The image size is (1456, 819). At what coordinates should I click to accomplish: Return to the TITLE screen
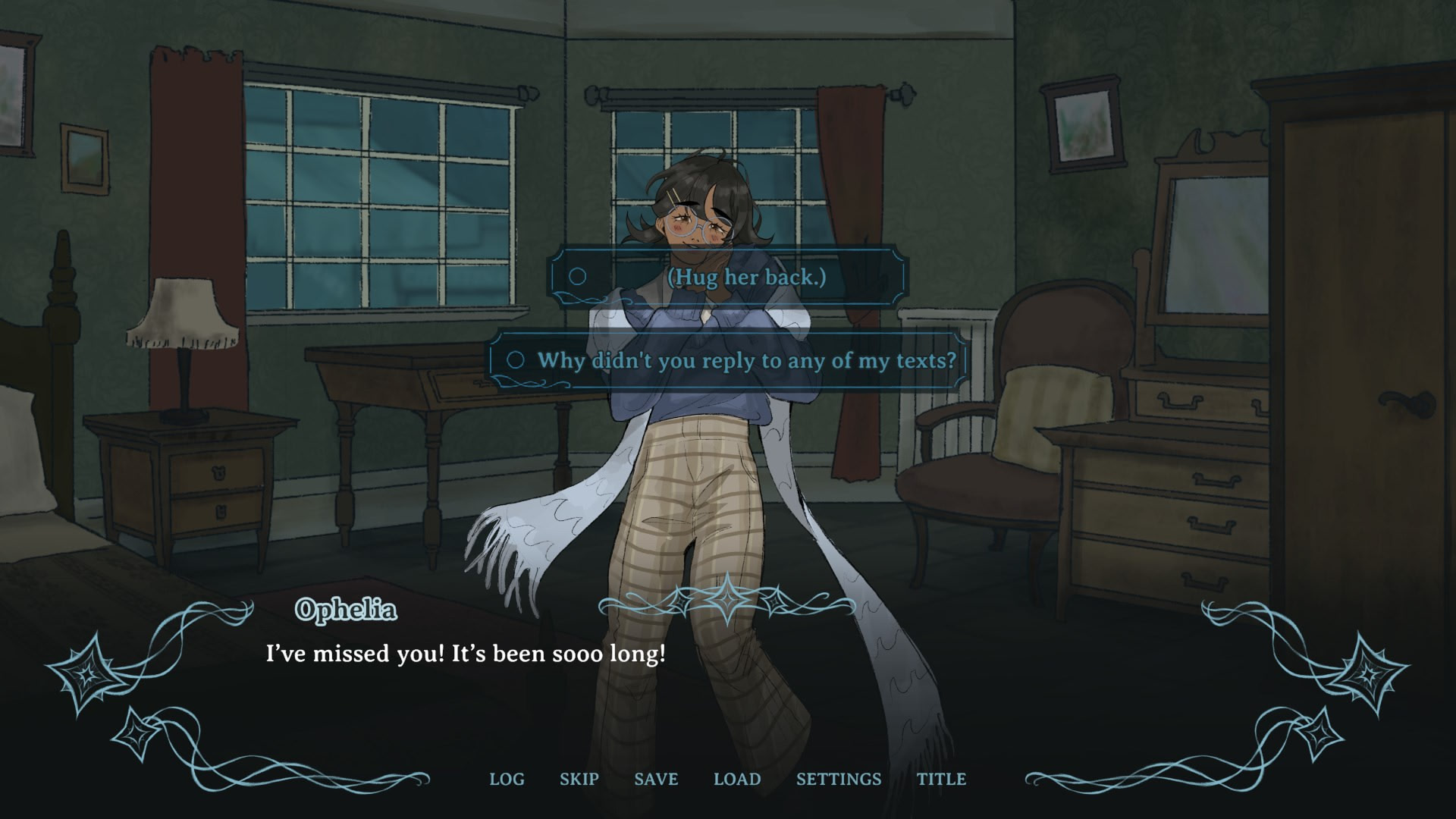click(x=941, y=779)
